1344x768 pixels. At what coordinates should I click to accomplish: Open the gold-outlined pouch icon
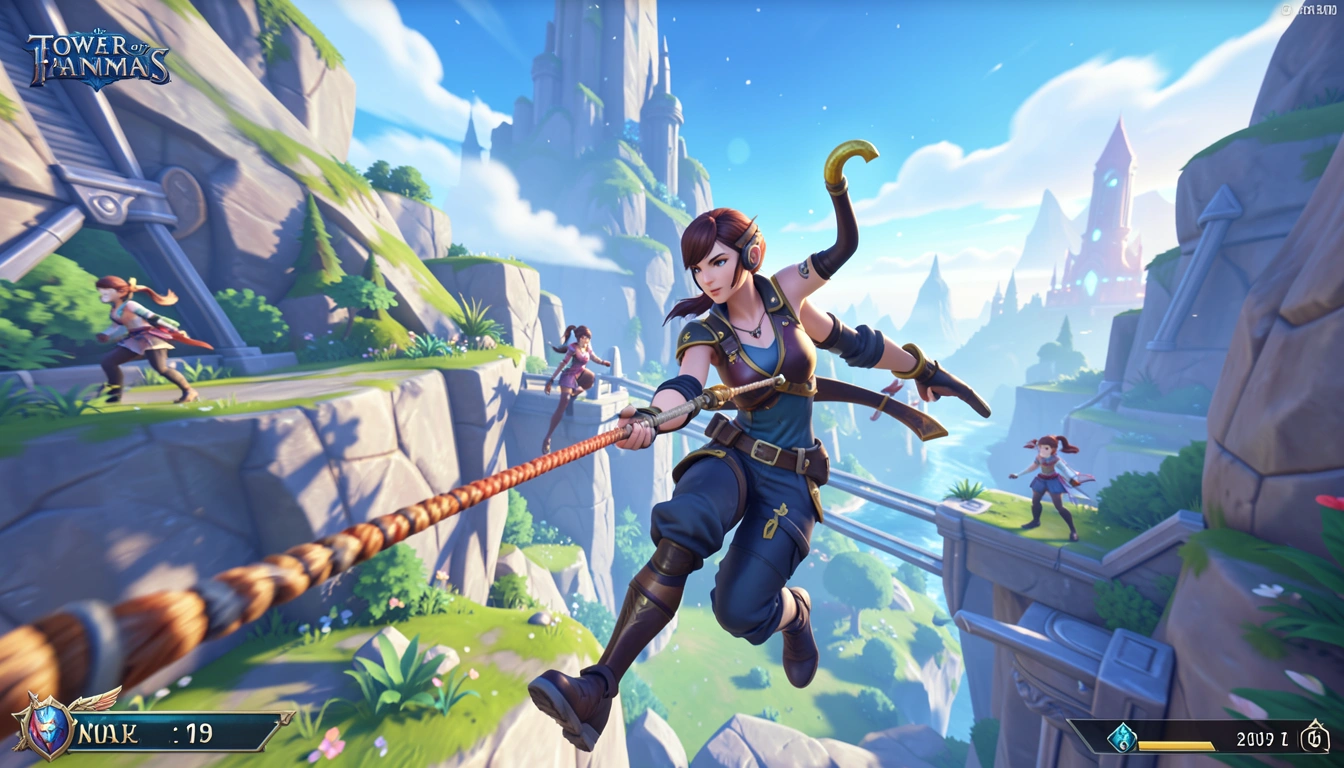1313,739
